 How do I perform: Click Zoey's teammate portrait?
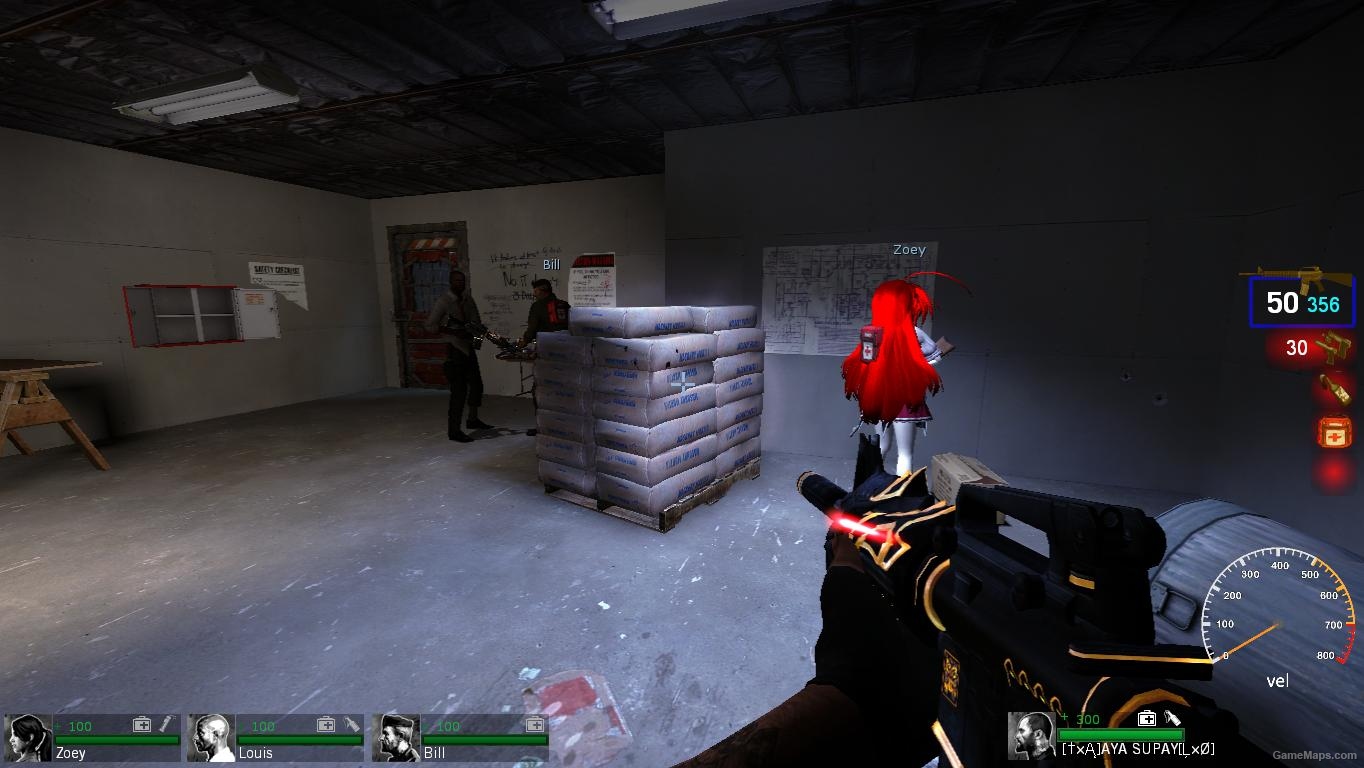[27, 737]
